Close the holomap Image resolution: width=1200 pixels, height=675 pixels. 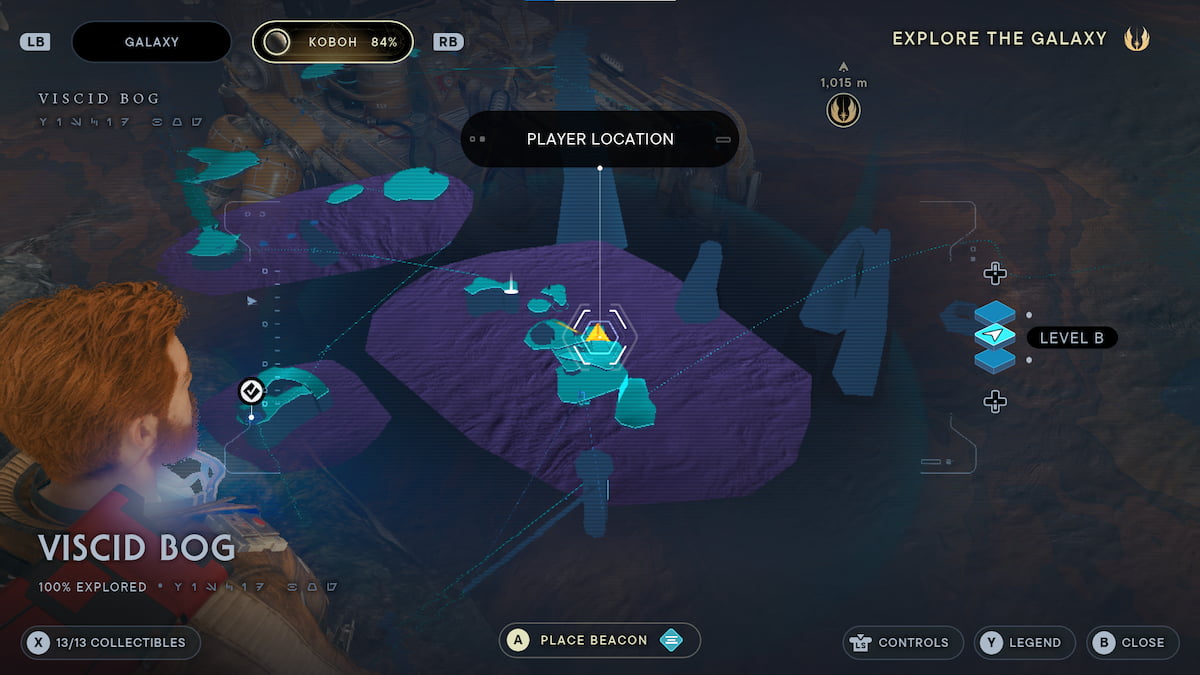[x=1131, y=642]
